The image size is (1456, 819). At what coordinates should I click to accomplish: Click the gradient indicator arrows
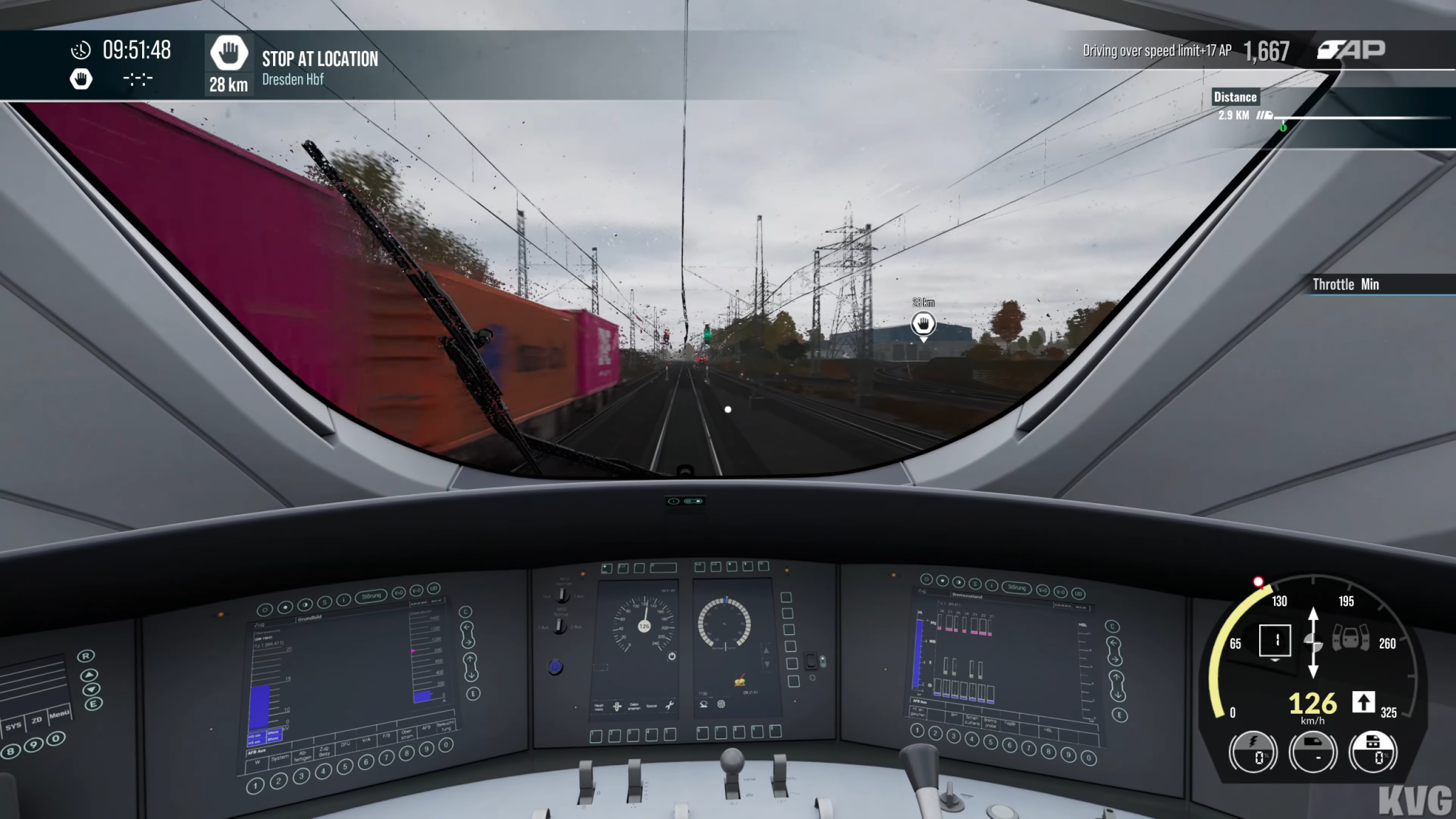coord(1313,642)
